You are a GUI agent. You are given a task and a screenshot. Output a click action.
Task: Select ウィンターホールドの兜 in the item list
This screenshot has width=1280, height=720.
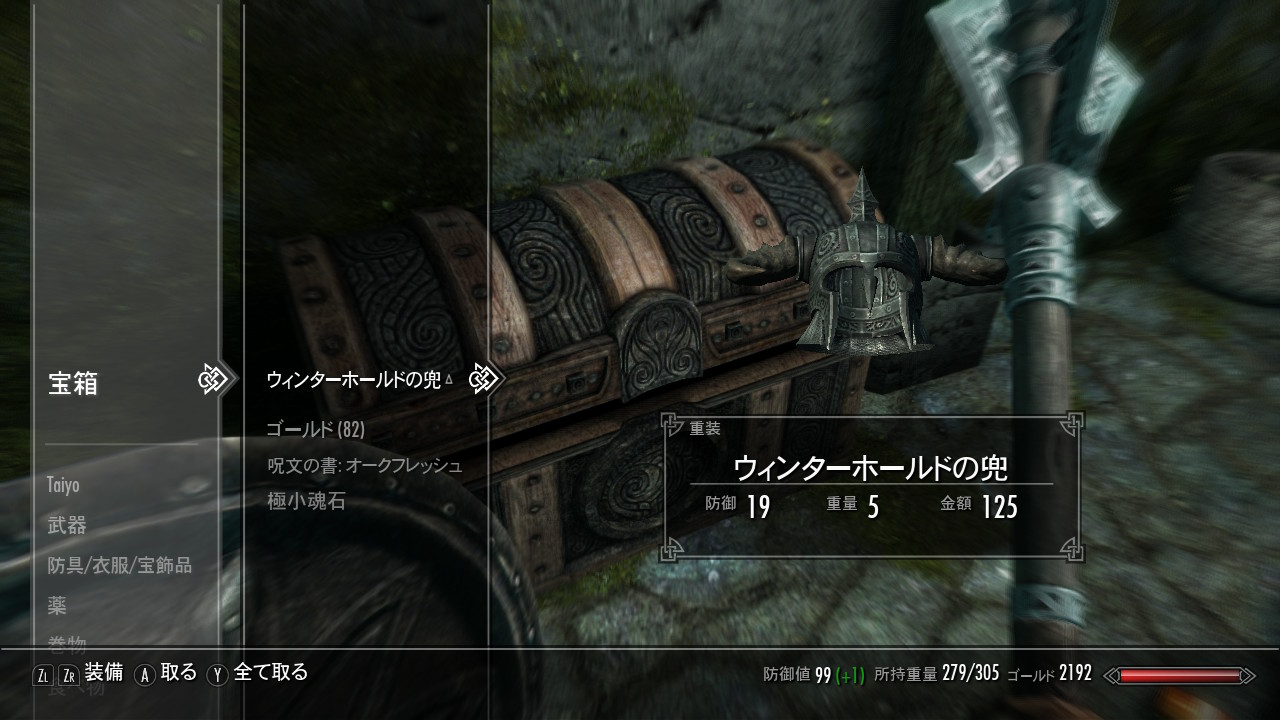point(353,380)
